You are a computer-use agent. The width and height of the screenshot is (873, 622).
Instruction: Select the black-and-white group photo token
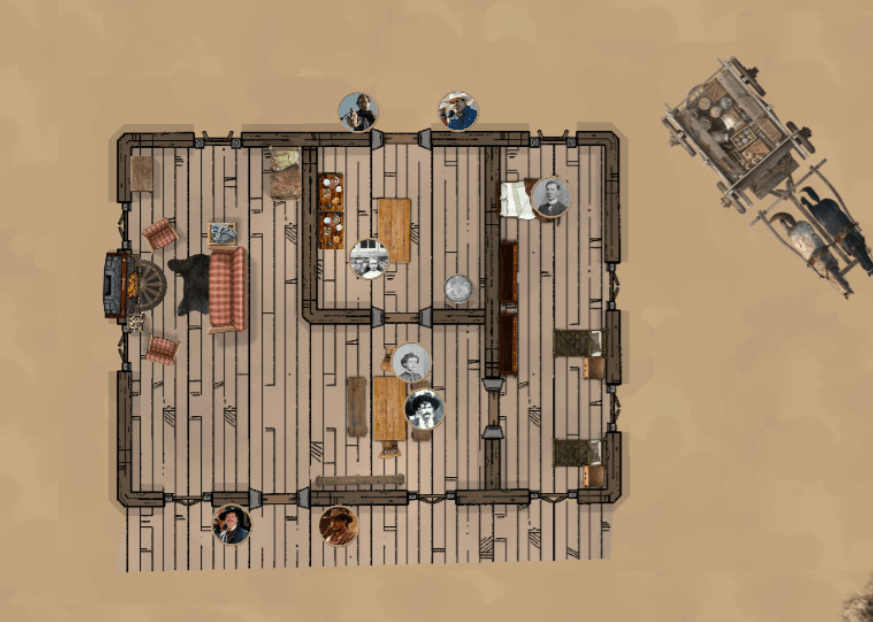[369, 259]
